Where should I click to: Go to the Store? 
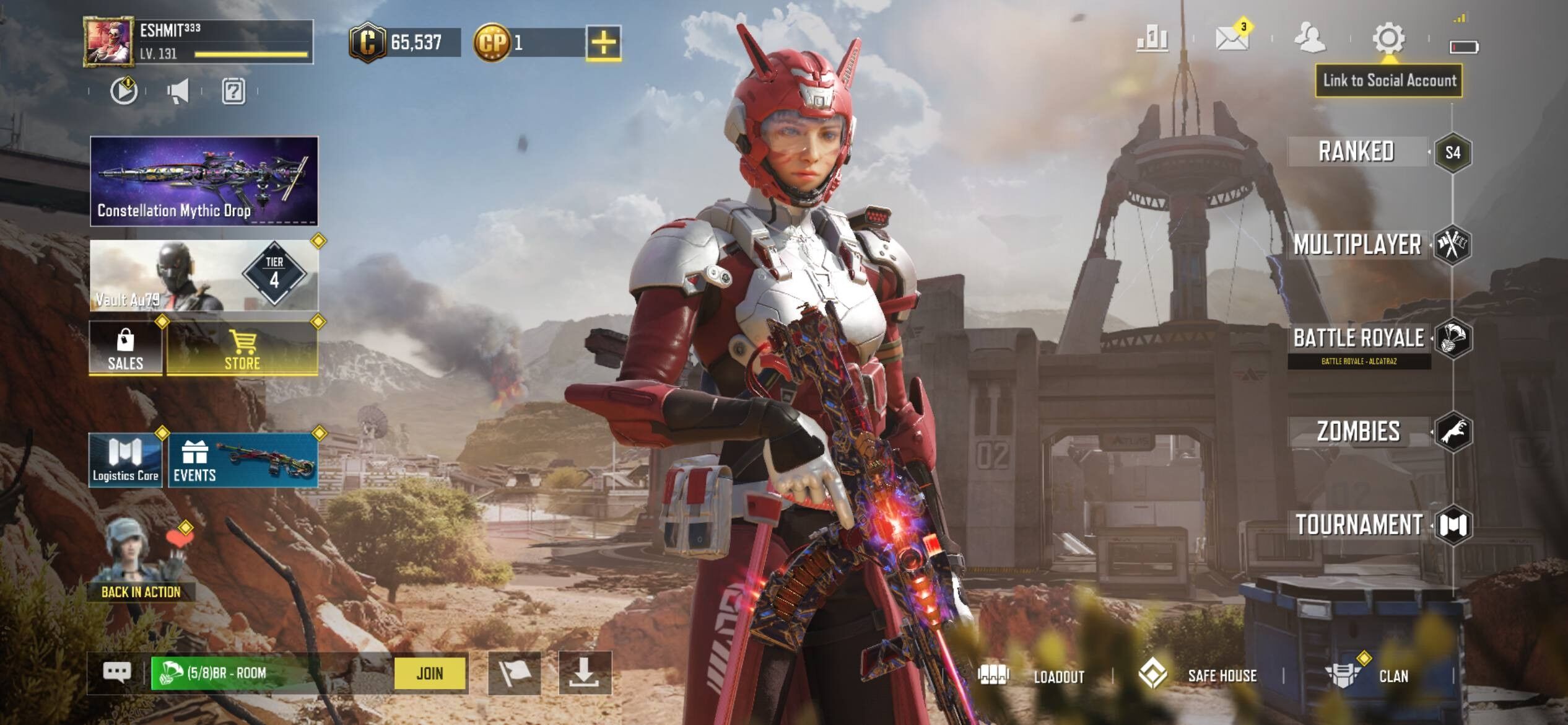pyautogui.click(x=242, y=348)
